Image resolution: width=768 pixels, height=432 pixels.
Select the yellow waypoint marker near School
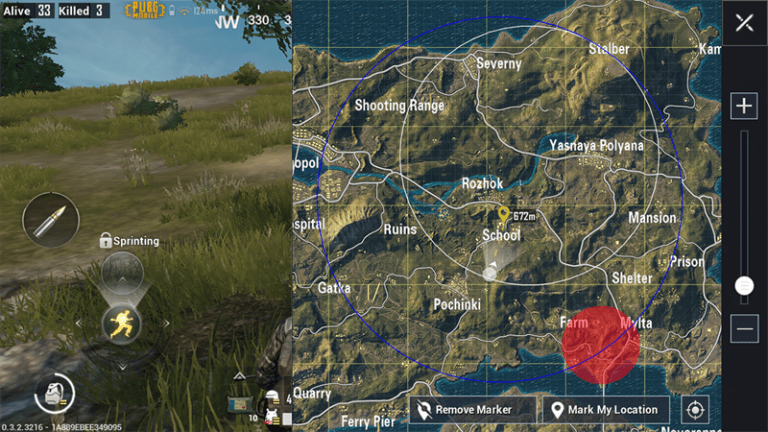[504, 214]
